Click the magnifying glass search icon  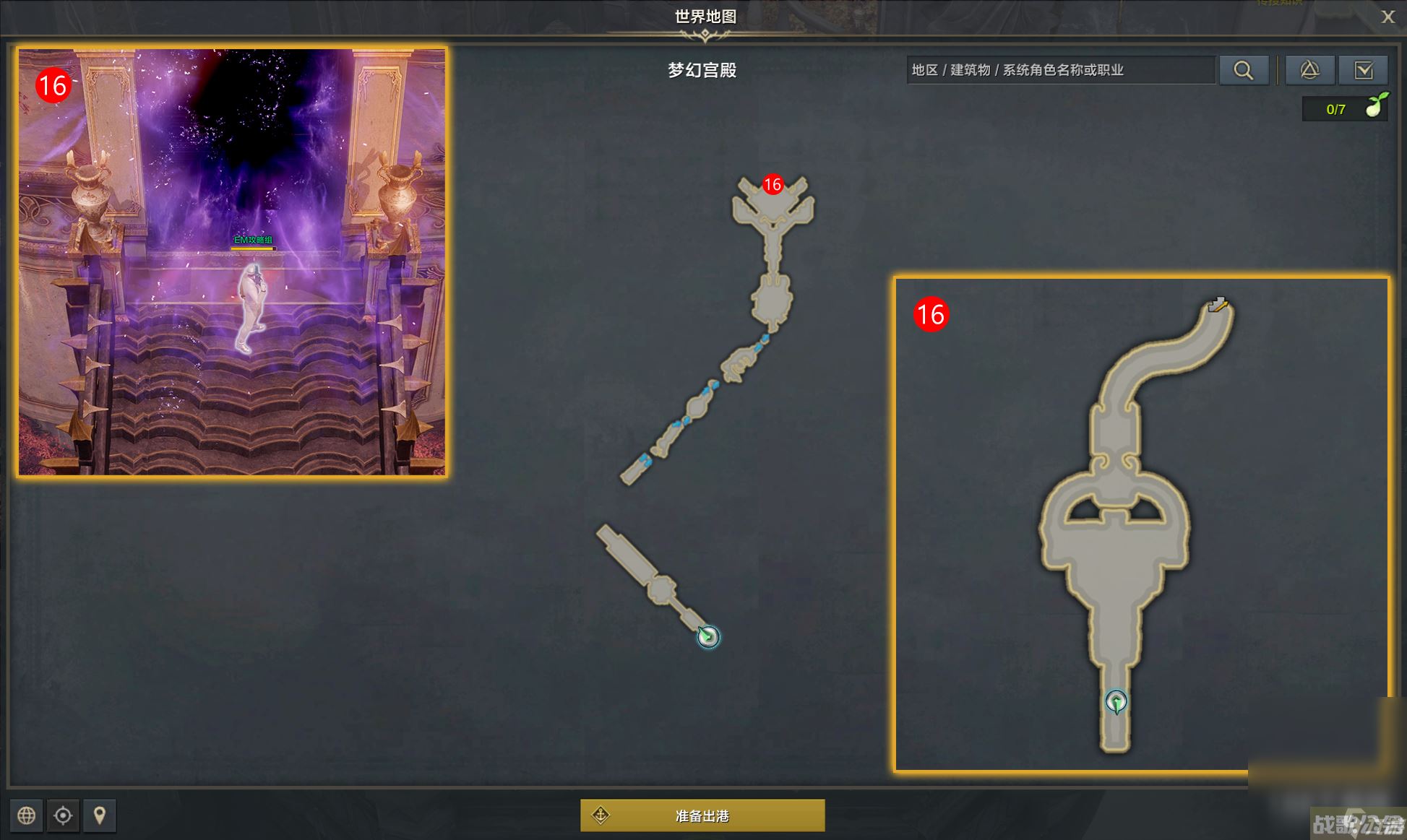(1244, 70)
